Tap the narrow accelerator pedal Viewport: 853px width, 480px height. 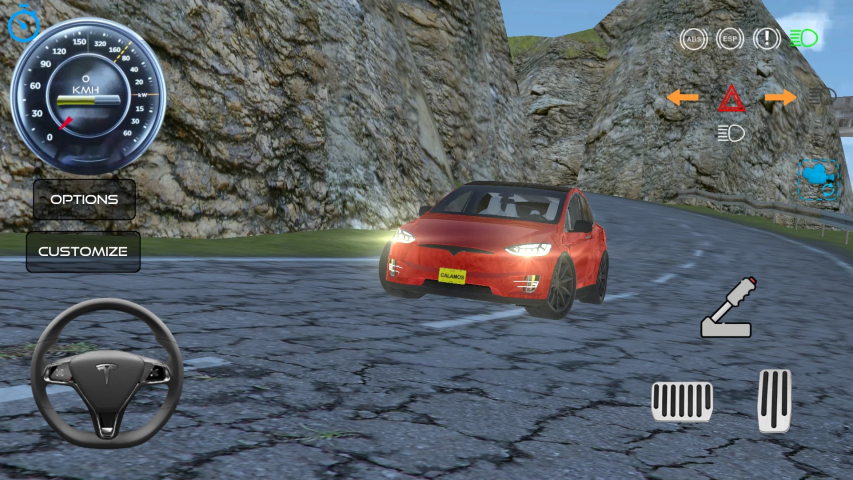774,400
